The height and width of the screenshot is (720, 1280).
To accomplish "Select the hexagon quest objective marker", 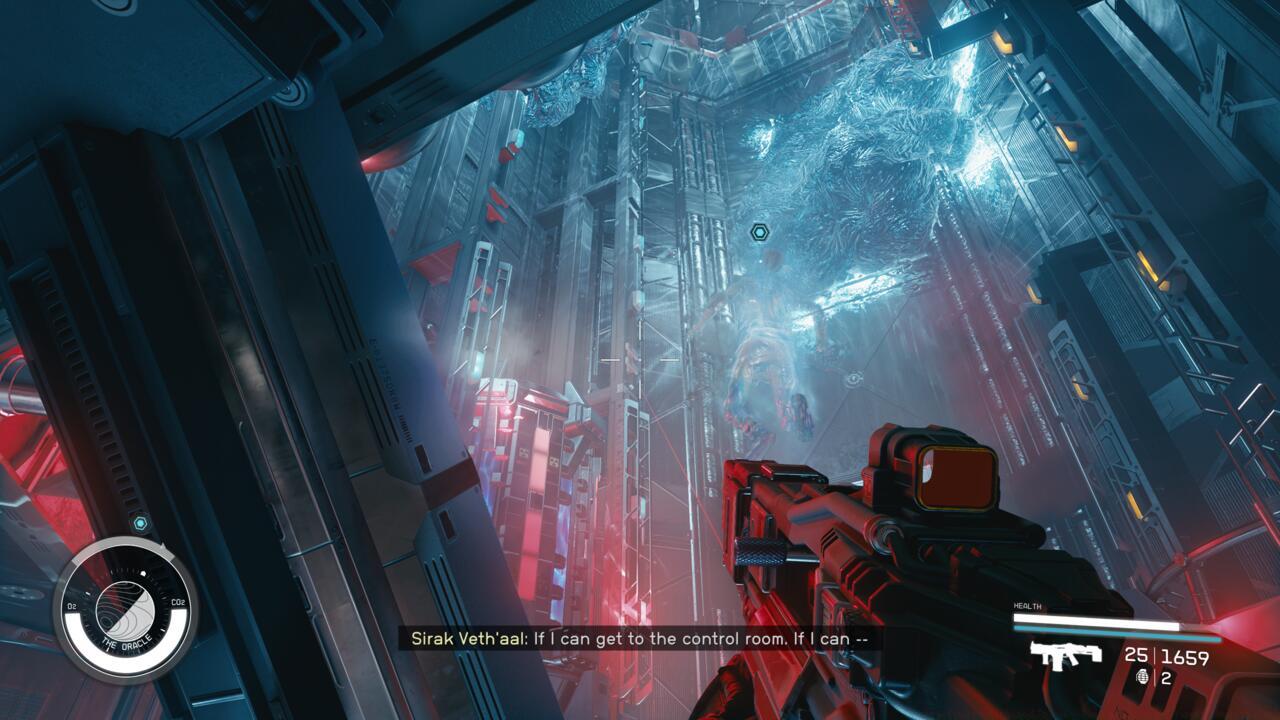I will pos(759,233).
